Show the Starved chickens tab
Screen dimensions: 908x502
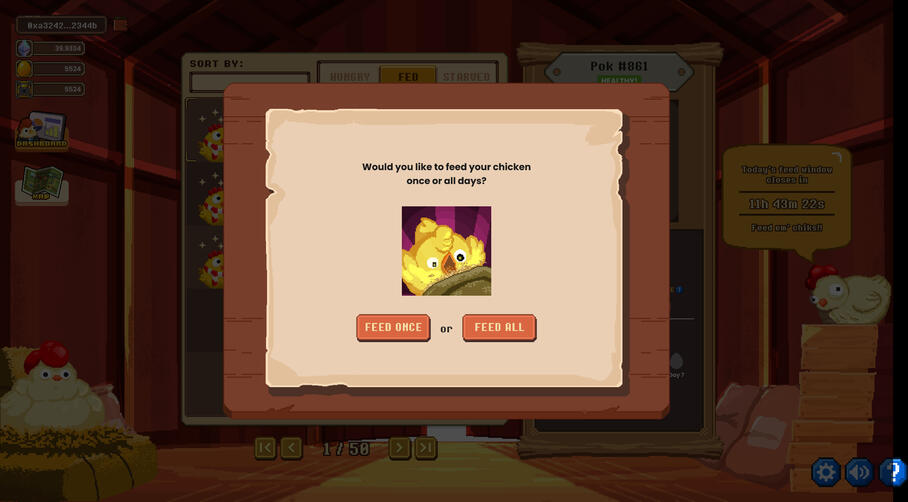466,76
